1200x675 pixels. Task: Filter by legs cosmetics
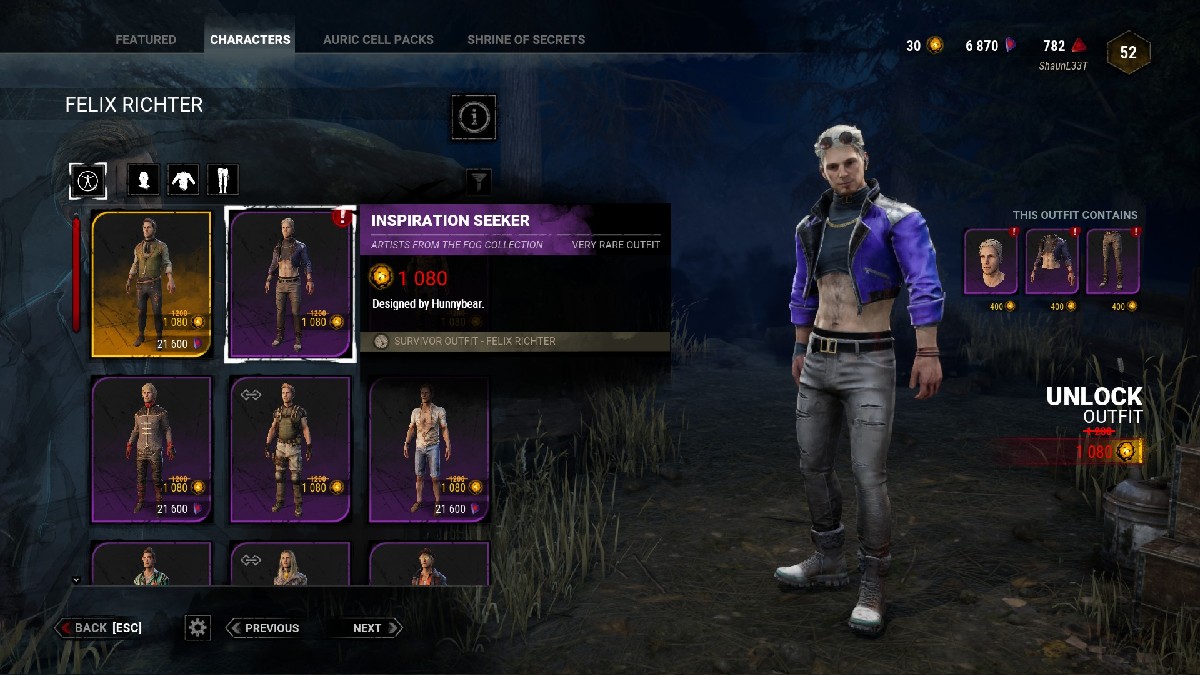coord(222,180)
